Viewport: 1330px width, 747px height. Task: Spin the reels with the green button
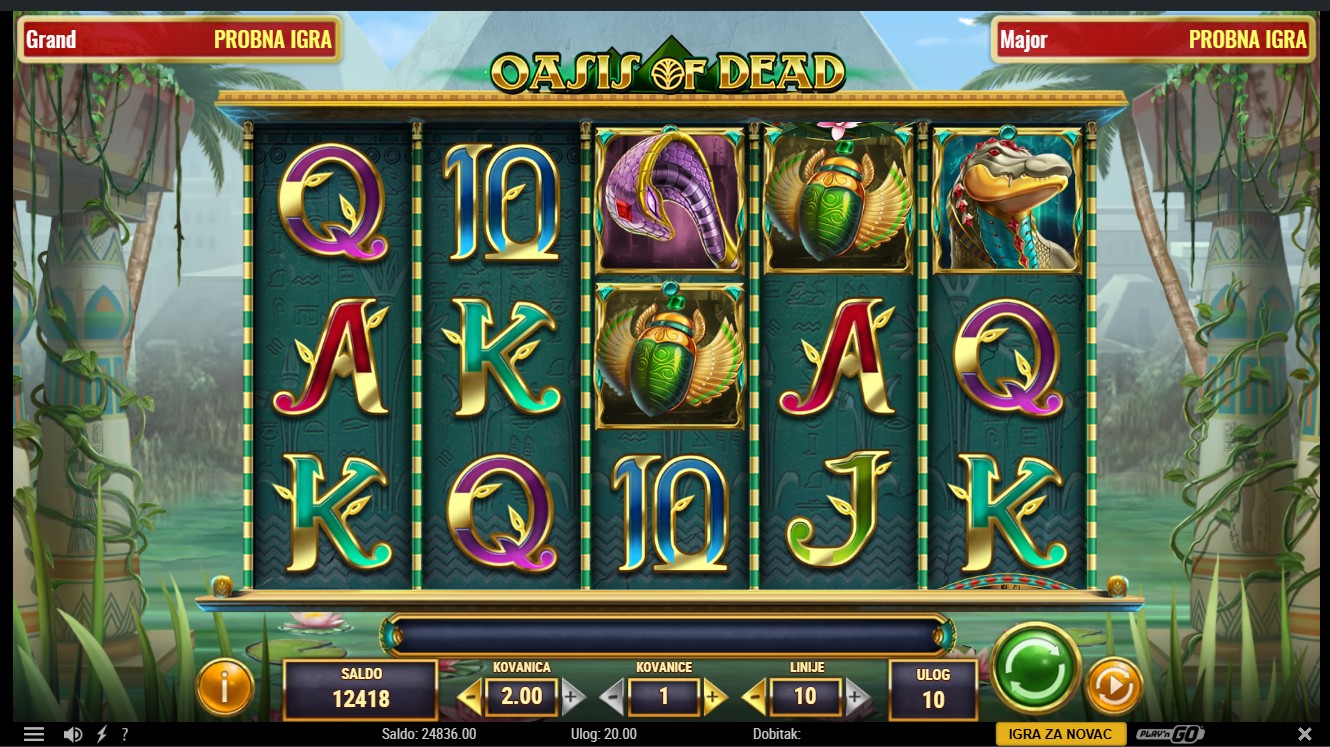1035,667
